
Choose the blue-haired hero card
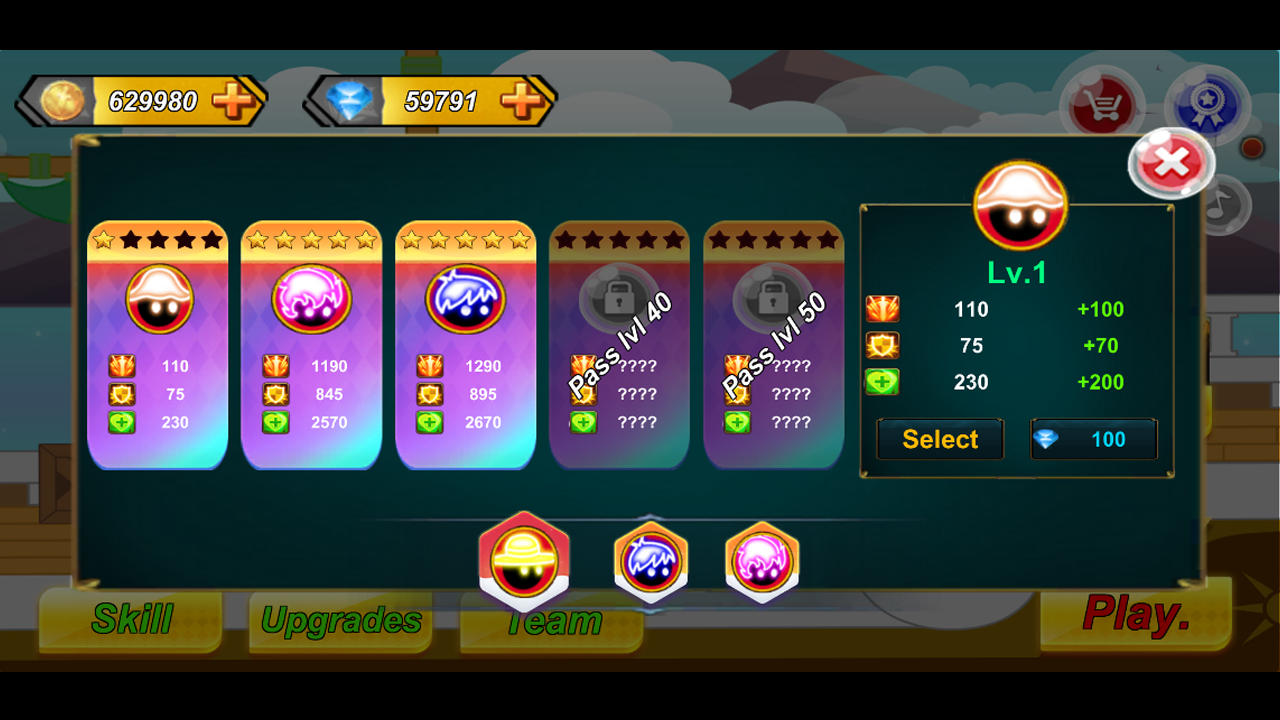point(466,345)
